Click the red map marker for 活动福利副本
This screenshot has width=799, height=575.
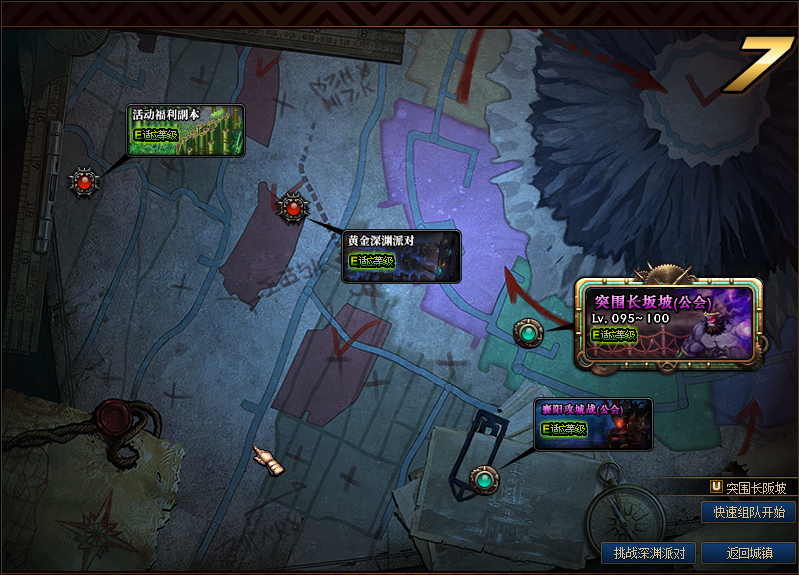point(84,182)
